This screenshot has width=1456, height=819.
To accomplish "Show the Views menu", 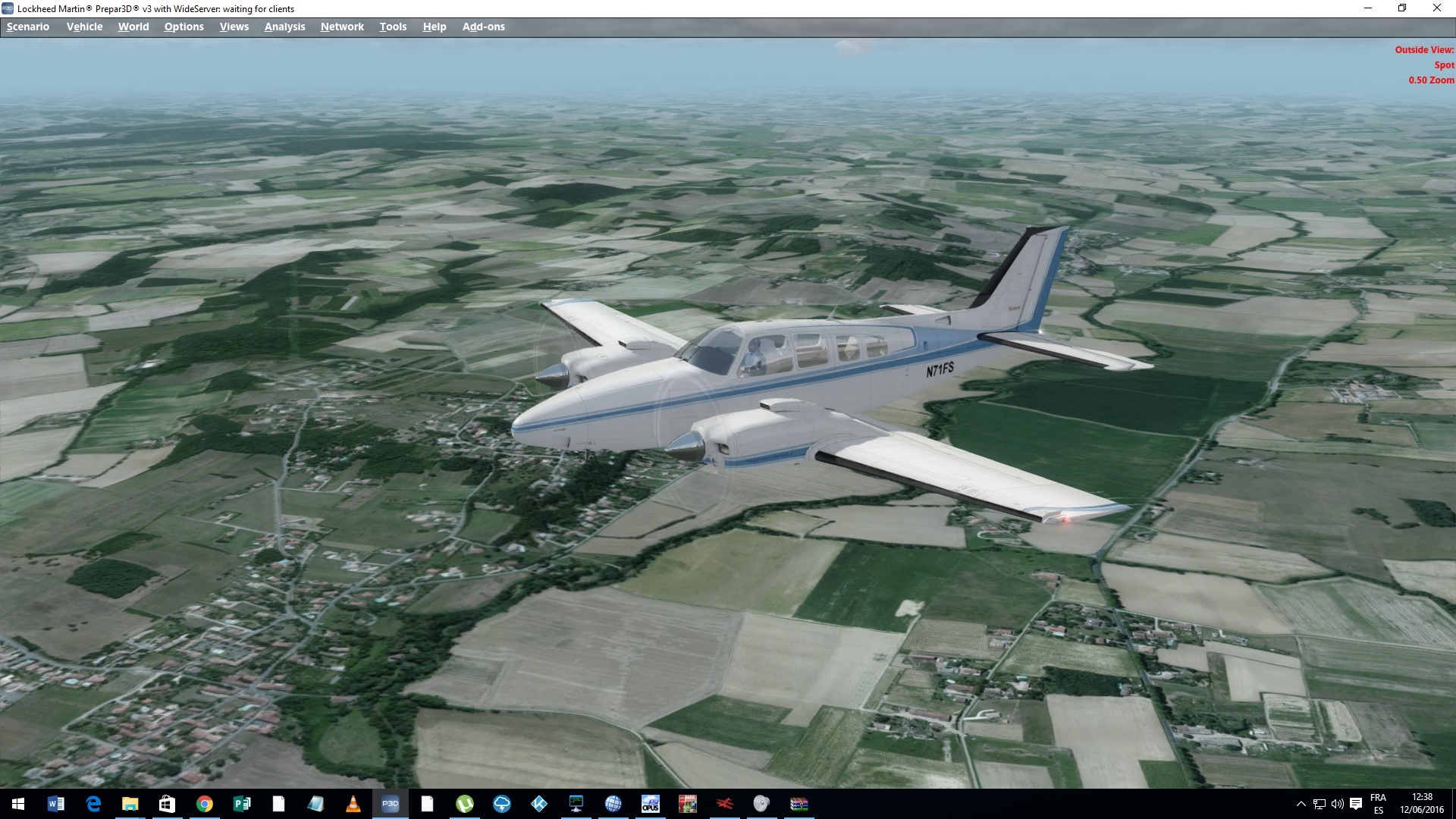I will point(234,27).
